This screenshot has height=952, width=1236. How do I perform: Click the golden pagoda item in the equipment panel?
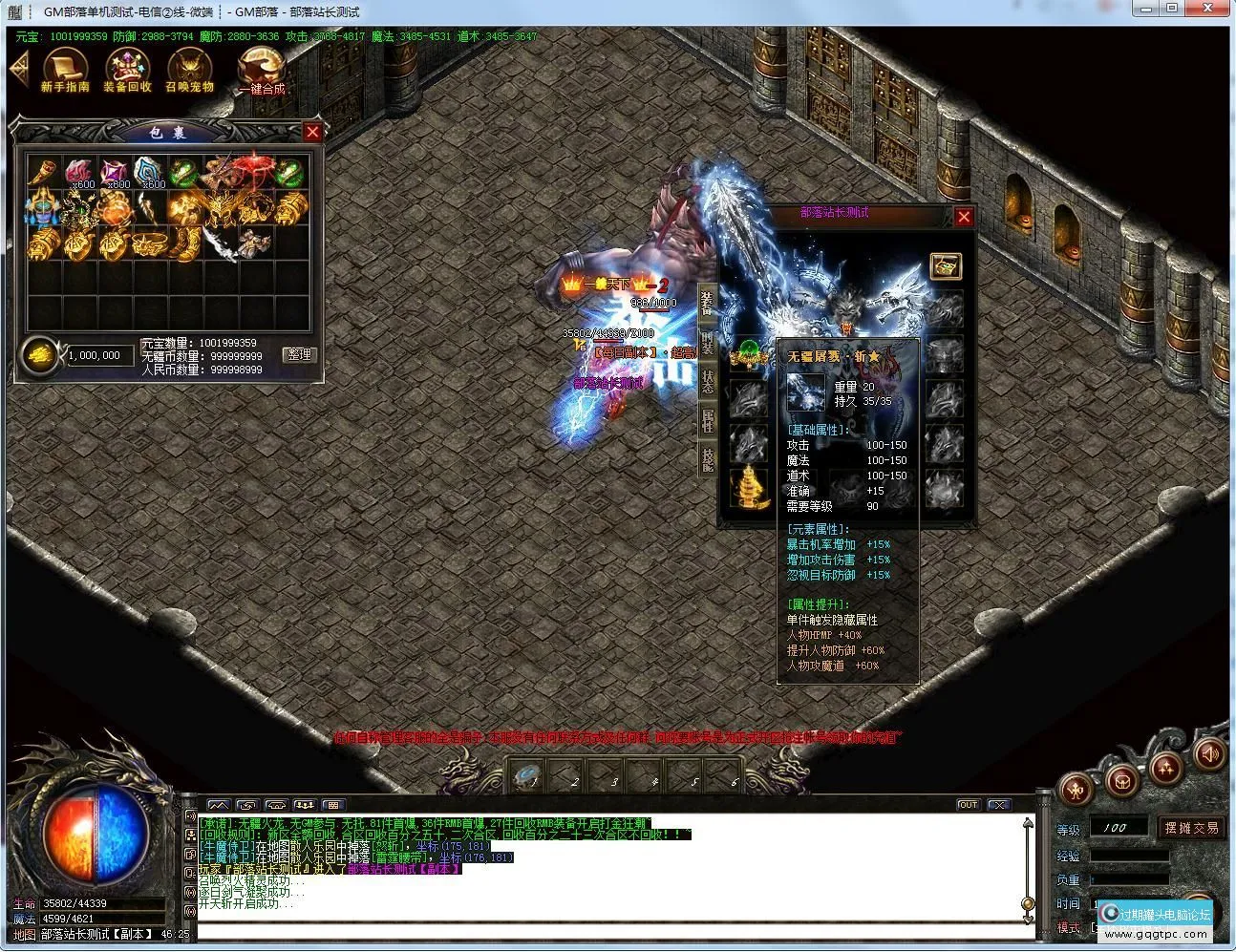click(x=749, y=489)
